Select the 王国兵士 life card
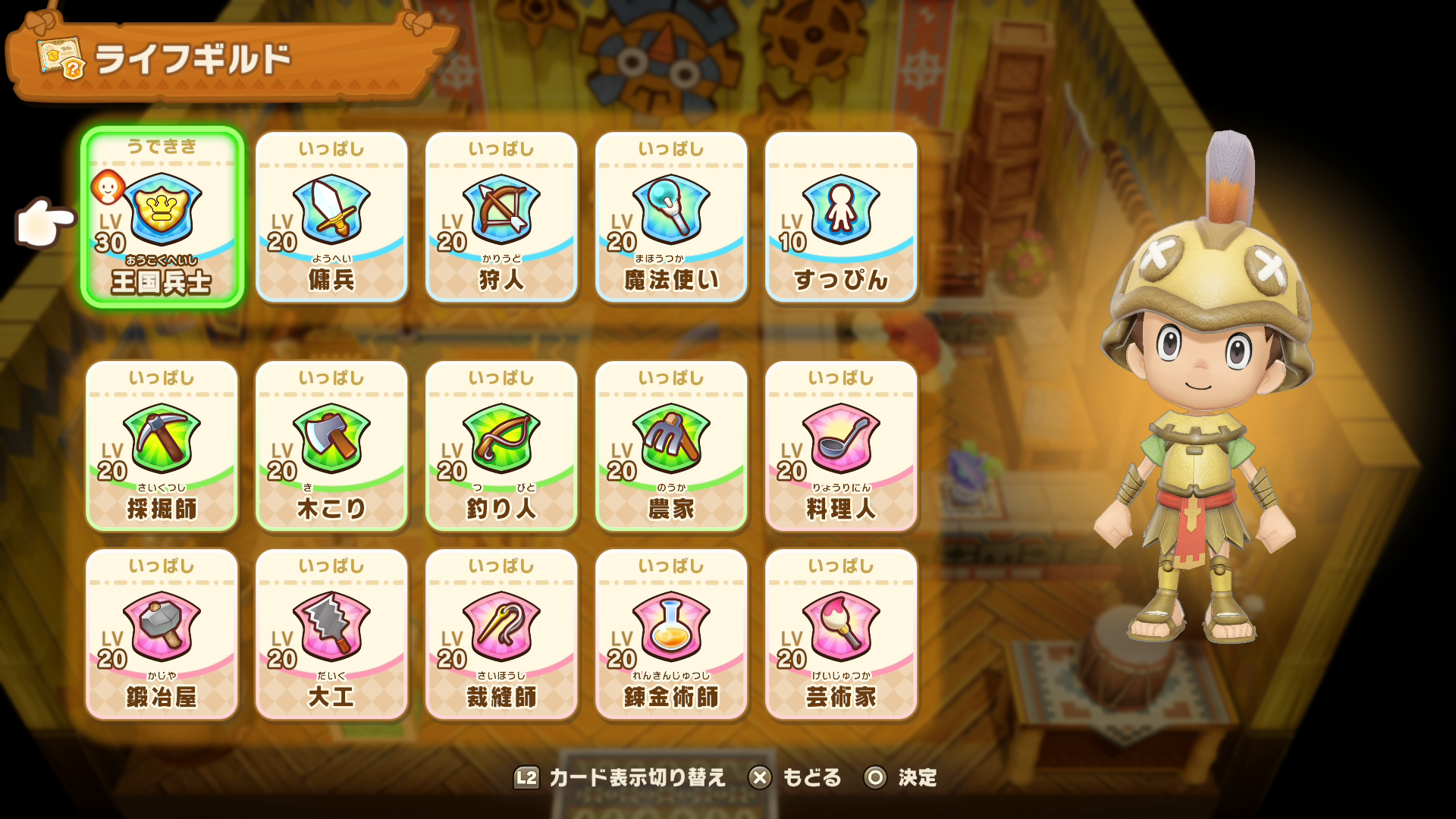The width and height of the screenshot is (1456, 819). click(x=162, y=217)
